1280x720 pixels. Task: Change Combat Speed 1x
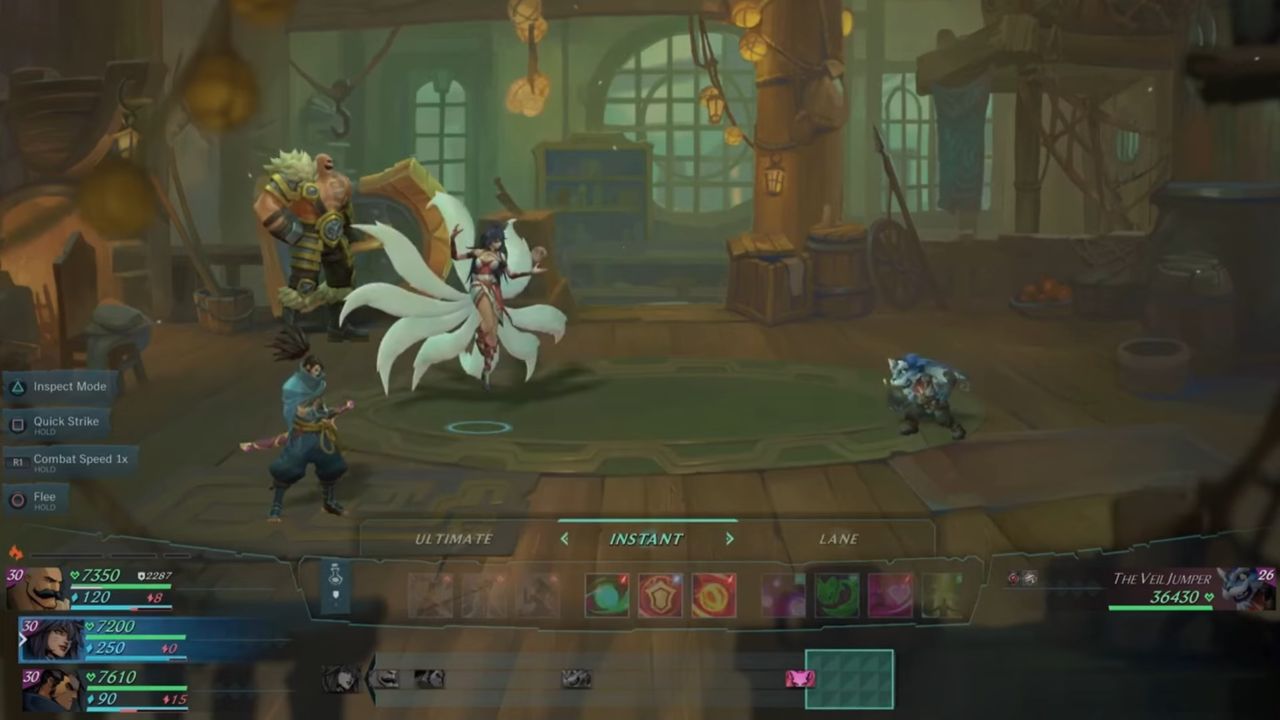tap(80, 461)
